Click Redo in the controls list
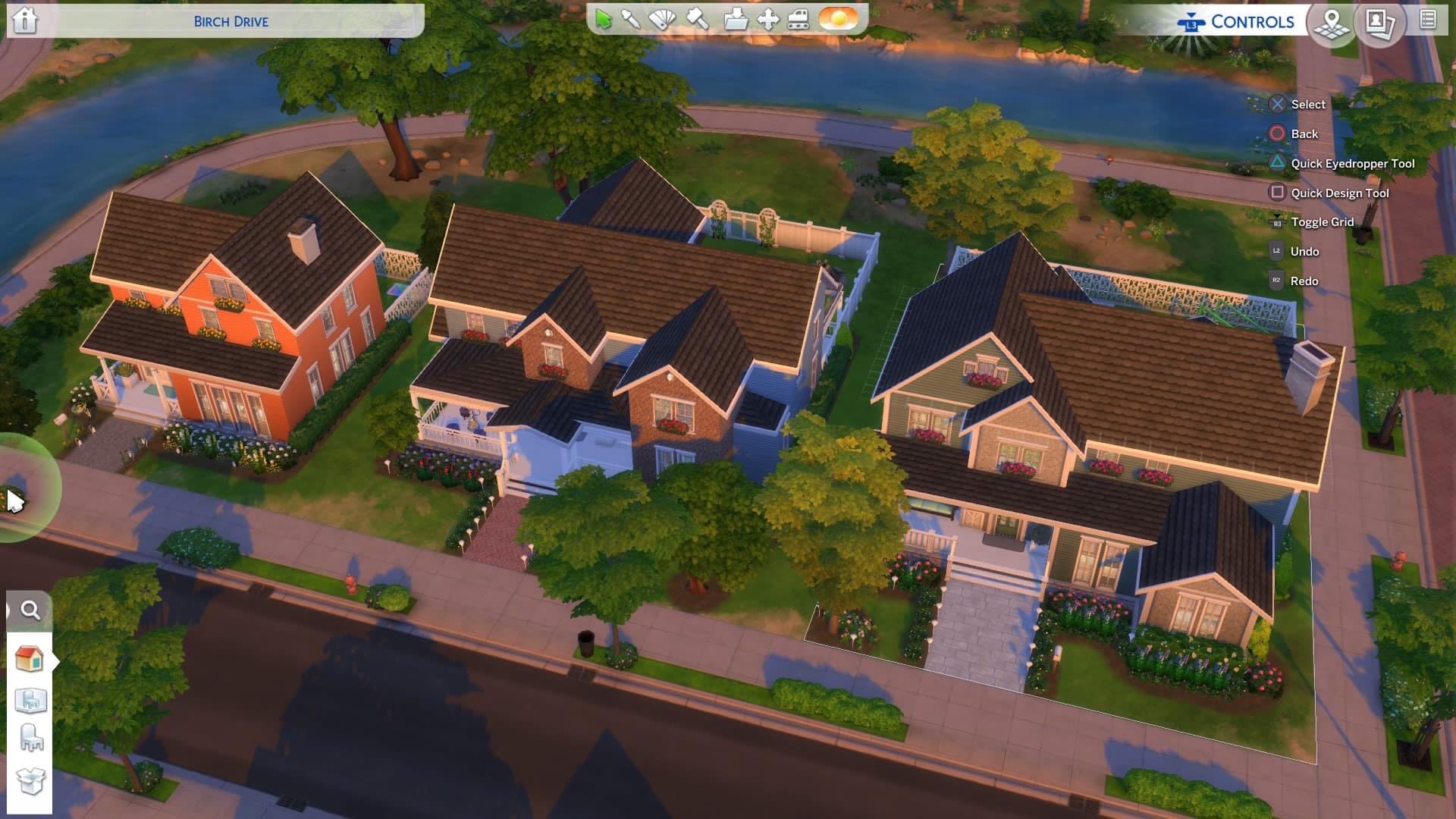Image resolution: width=1456 pixels, height=819 pixels. pyautogui.click(x=1304, y=281)
